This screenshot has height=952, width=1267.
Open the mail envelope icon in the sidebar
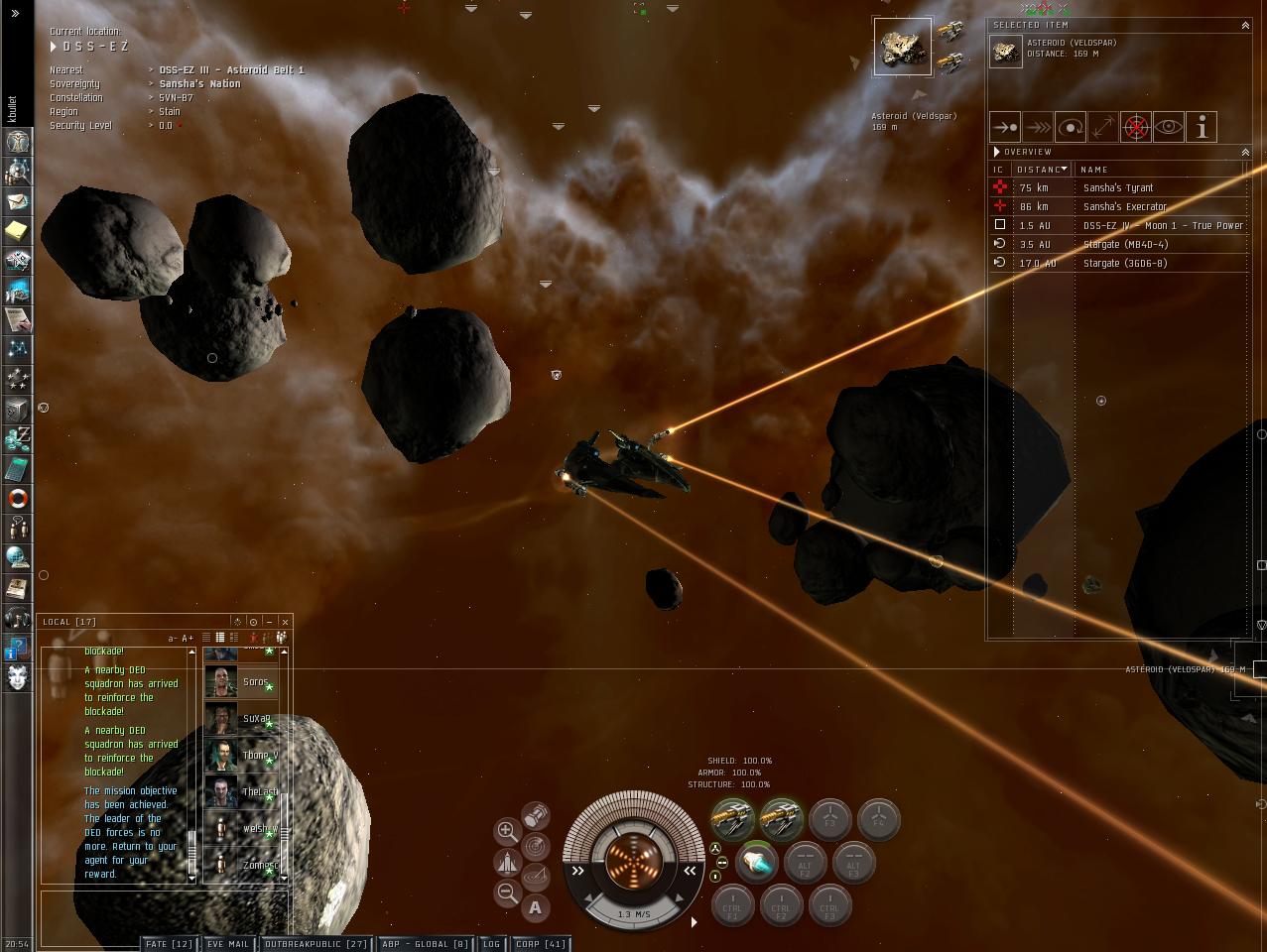pos(18,201)
